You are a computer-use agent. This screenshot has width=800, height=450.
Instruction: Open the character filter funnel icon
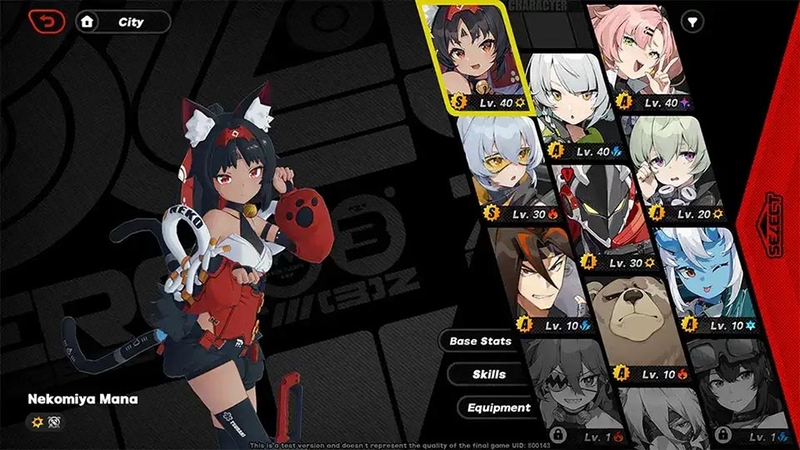690,21
